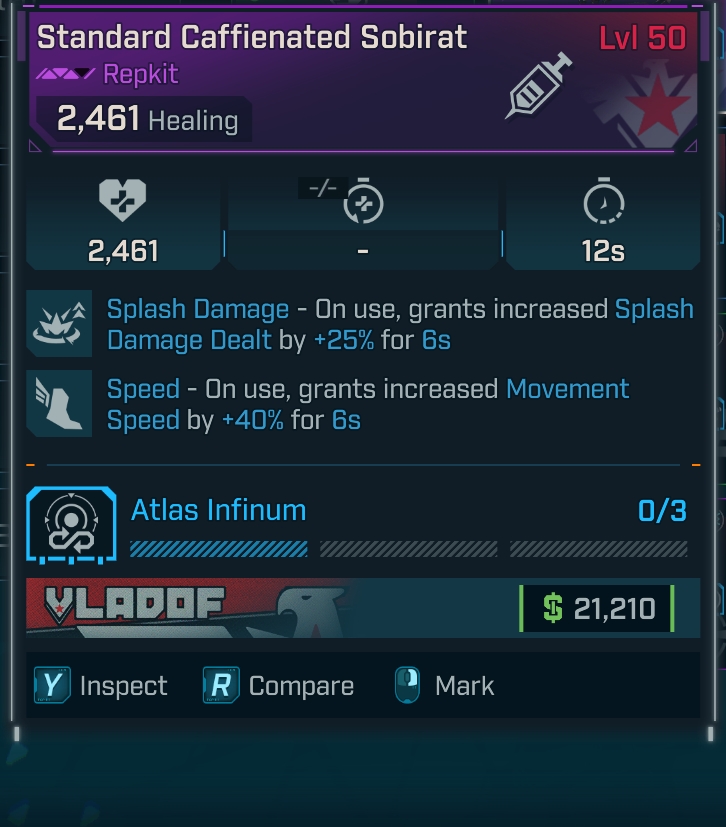Click the winged boot Speed perk icon
This screenshot has height=827, width=726.
click(x=60, y=404)
